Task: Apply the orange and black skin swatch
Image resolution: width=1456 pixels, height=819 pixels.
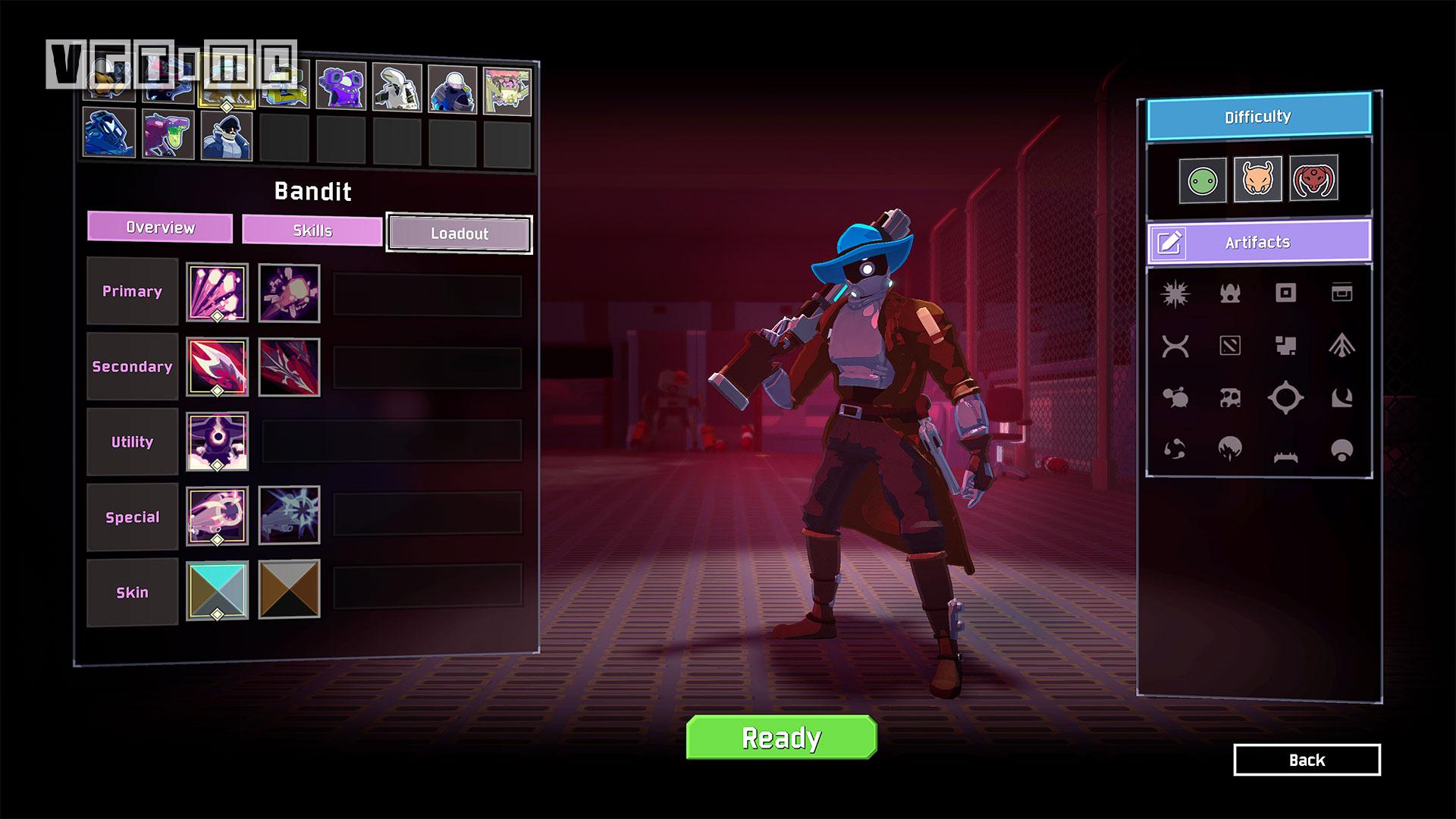Action: point(289,589)
